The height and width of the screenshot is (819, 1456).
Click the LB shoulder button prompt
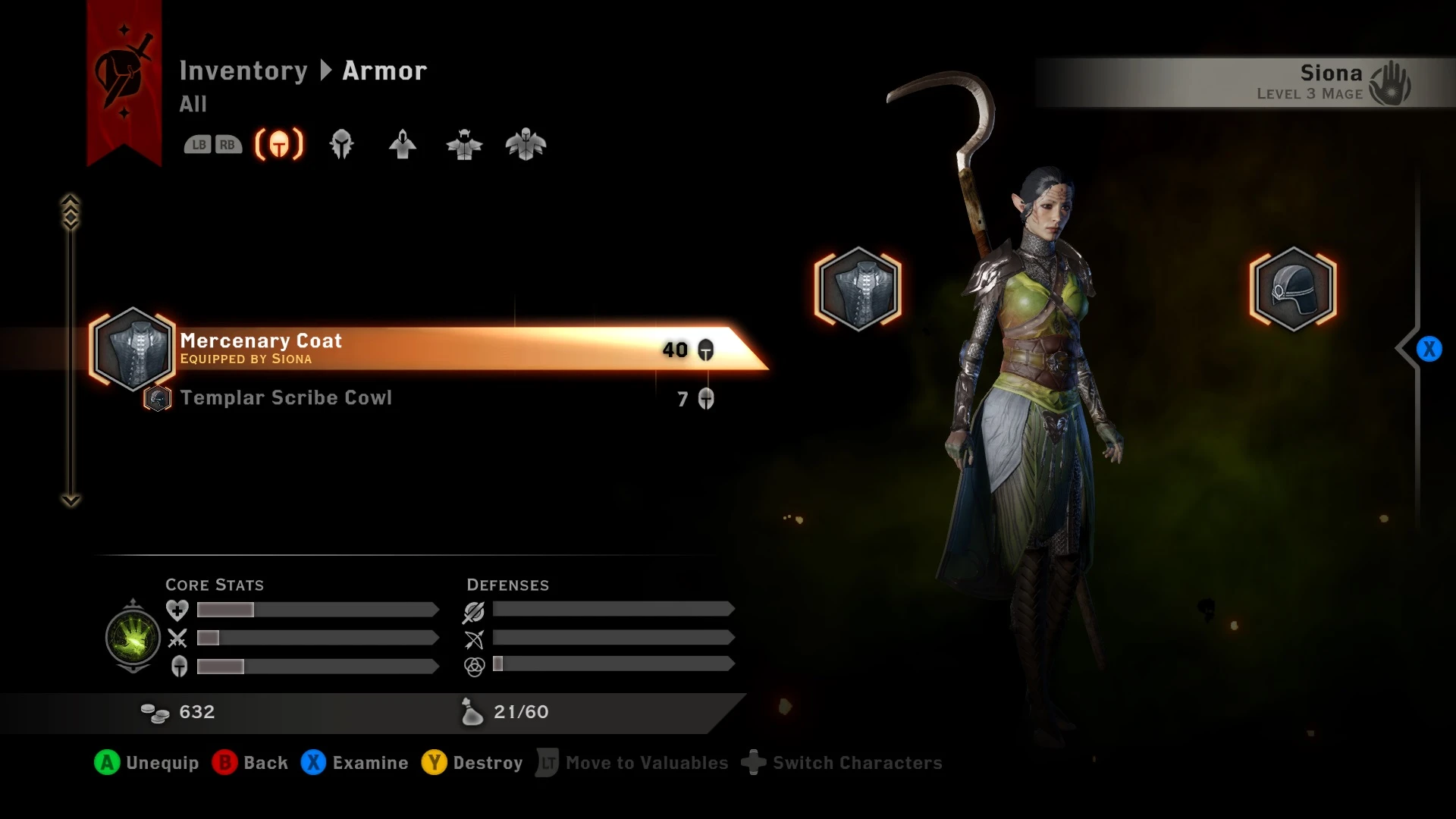(199, 143)
